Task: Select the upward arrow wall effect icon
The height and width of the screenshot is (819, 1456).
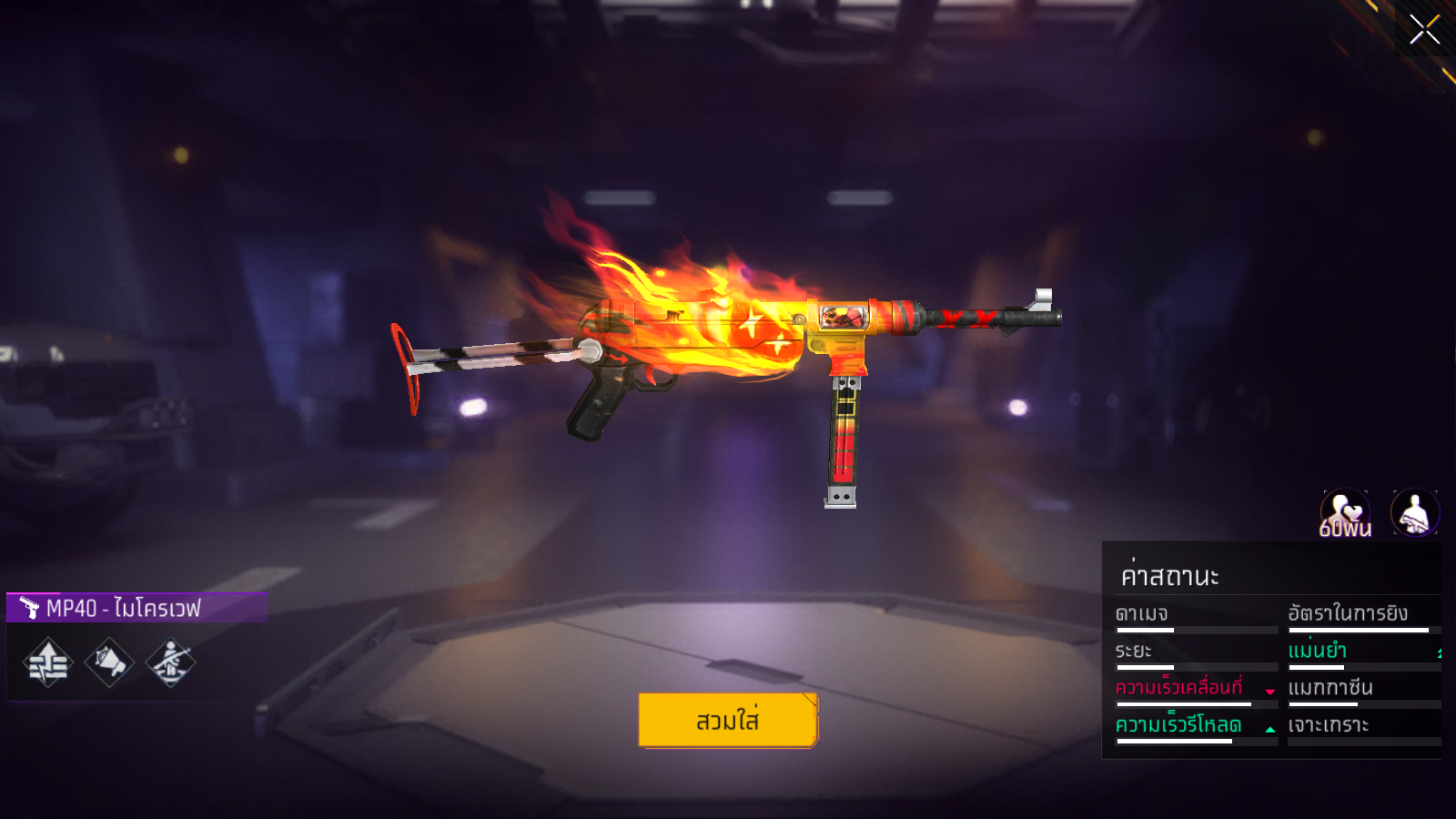Action: 48,662
